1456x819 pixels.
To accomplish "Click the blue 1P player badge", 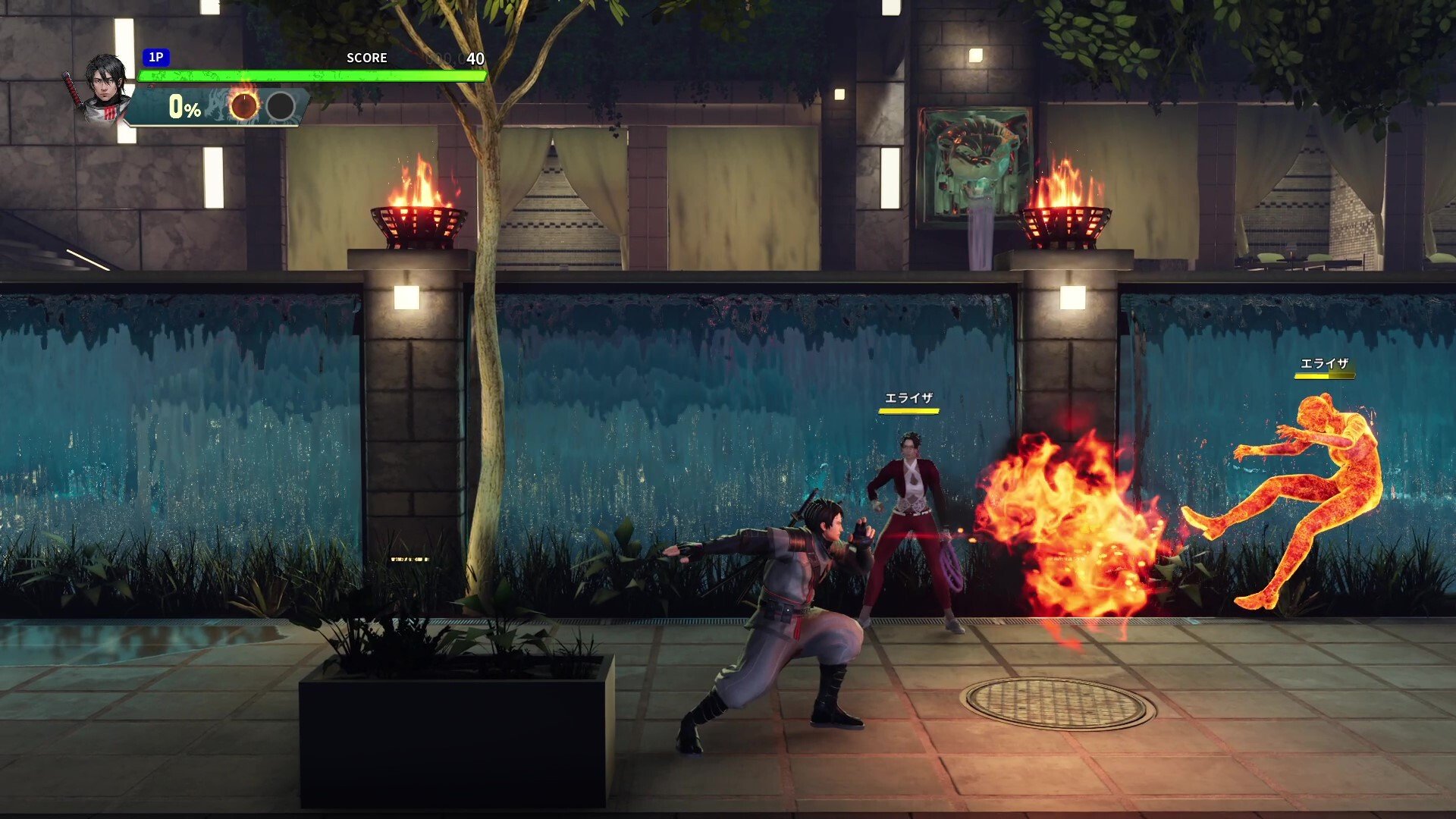I will [x=155, y=58].
